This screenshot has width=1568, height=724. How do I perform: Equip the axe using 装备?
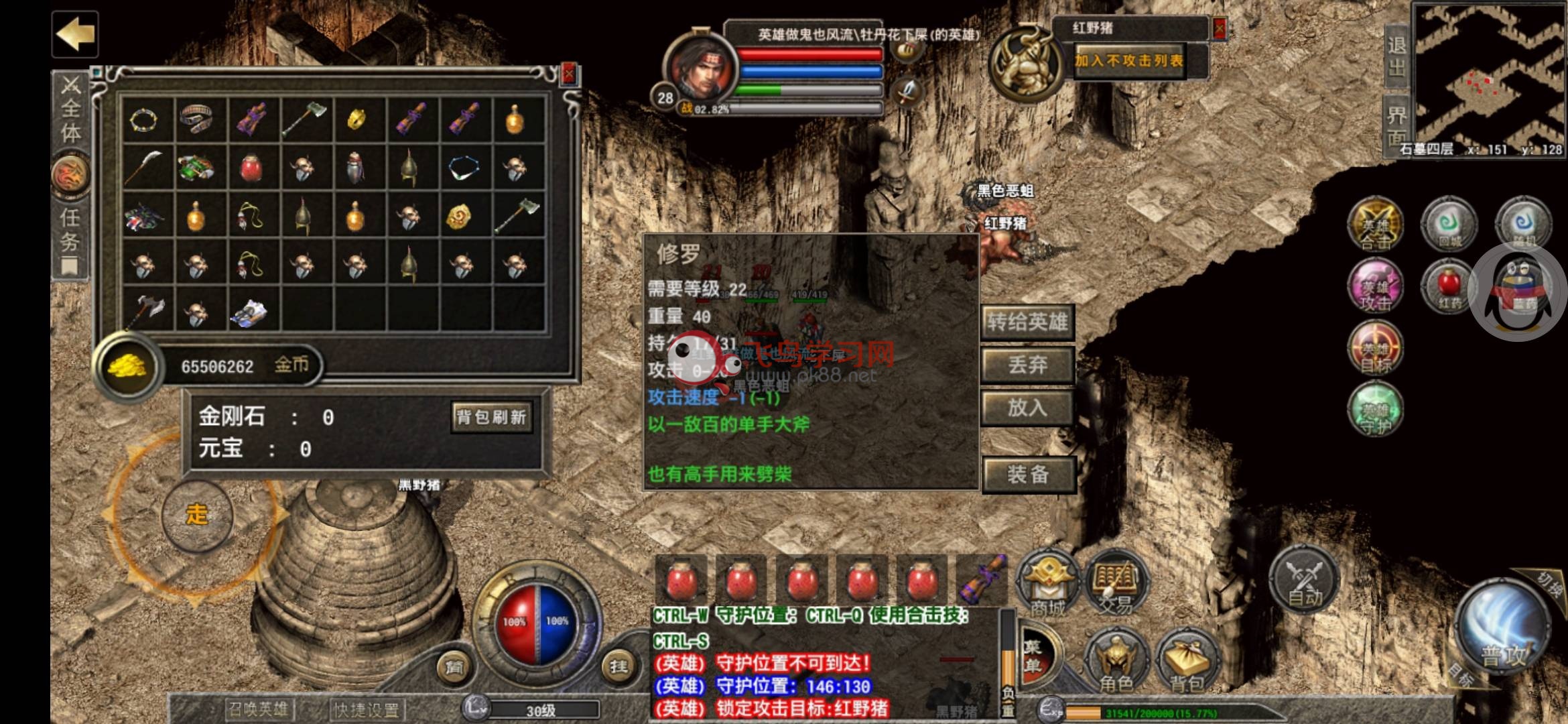1027,475
